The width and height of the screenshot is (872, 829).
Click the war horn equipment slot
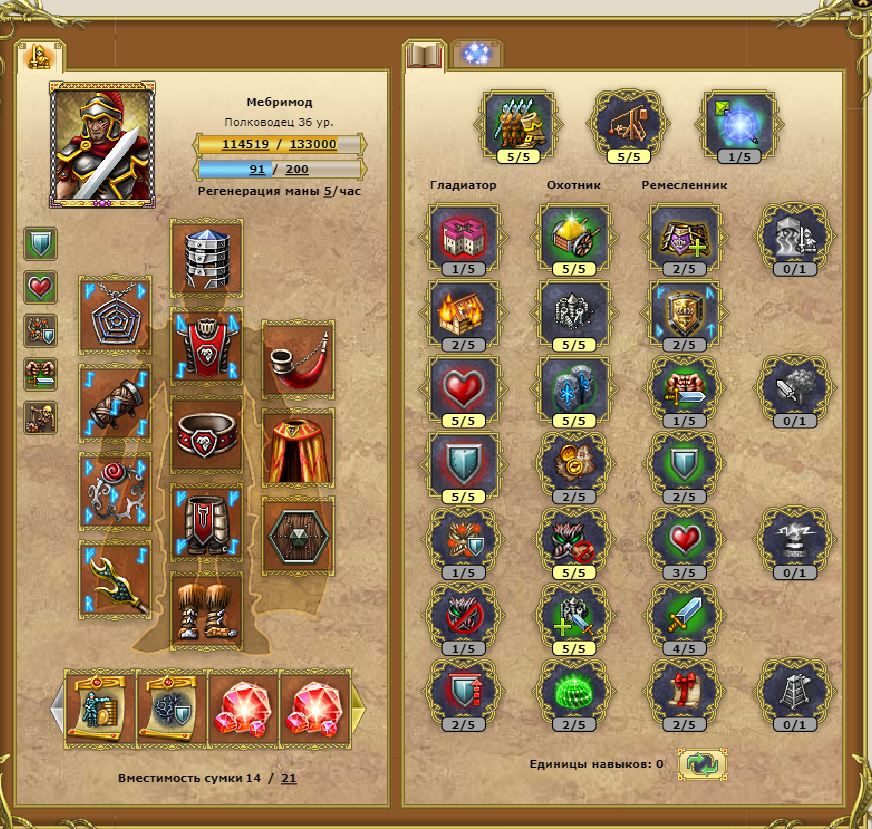tap(298, 360)
